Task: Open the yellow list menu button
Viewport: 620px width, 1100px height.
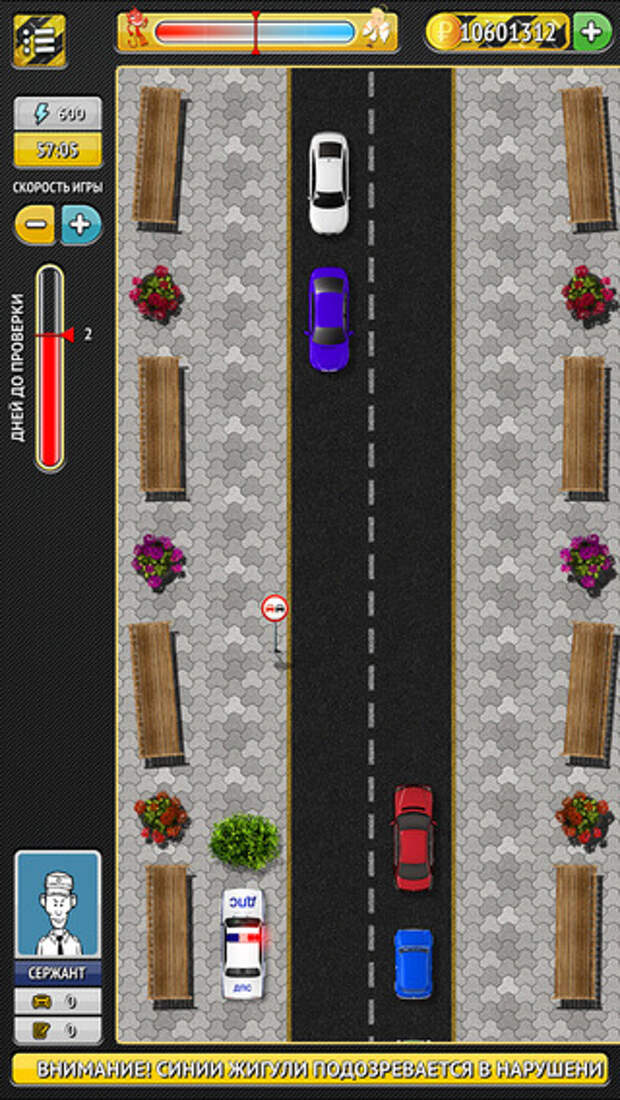Action: (x=39, y=39)
